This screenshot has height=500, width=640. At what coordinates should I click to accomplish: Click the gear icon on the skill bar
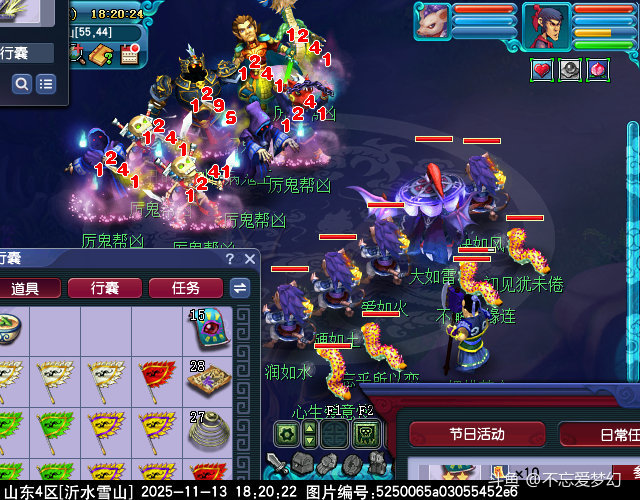287,435
